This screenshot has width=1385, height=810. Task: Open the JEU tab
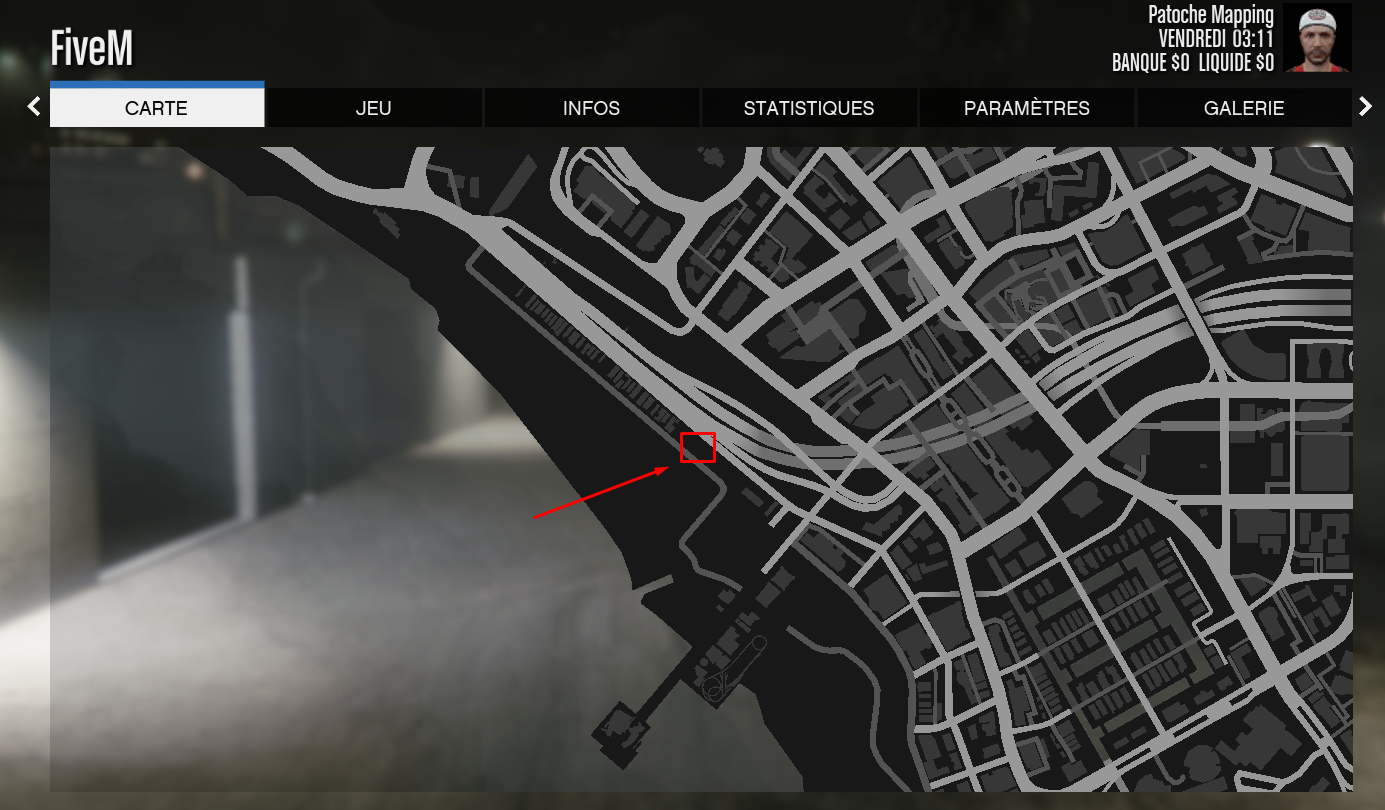pyautogui.click(x=374, y=107)
